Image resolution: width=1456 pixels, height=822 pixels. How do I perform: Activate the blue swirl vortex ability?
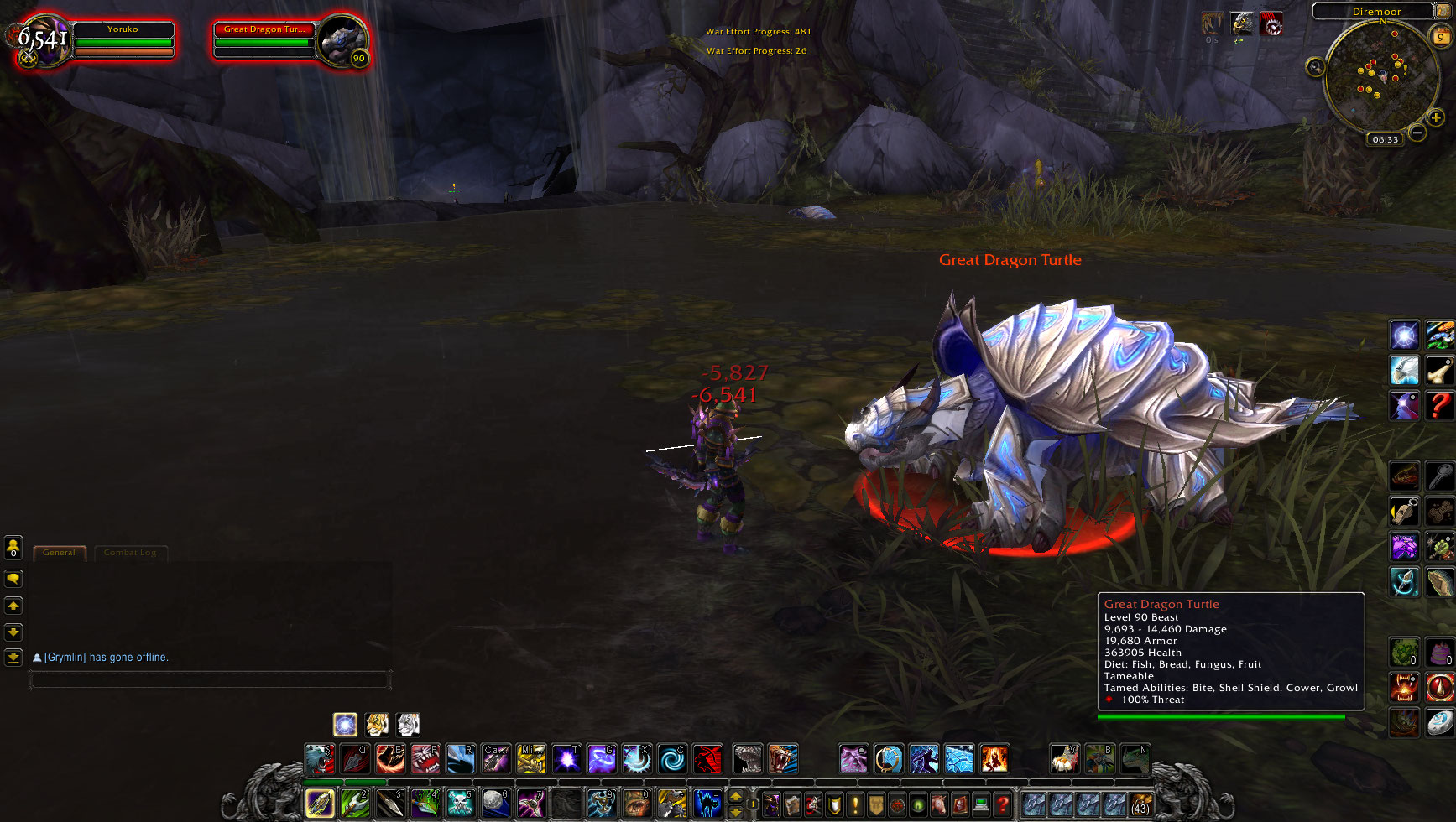point(671,759)
